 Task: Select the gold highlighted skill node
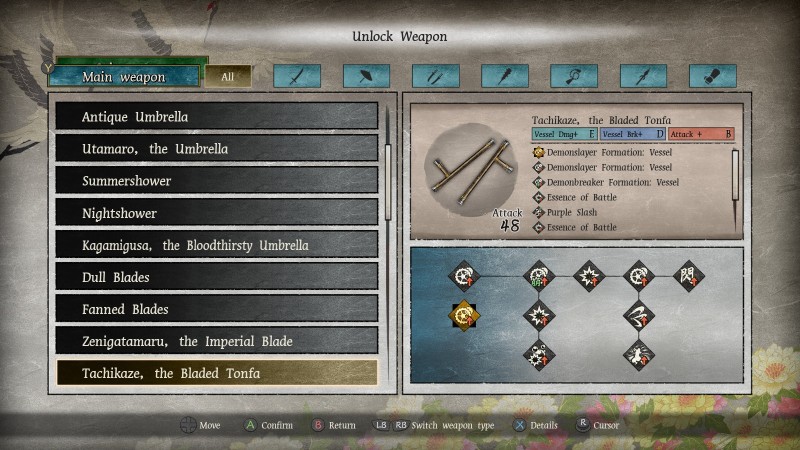[462, 315]
